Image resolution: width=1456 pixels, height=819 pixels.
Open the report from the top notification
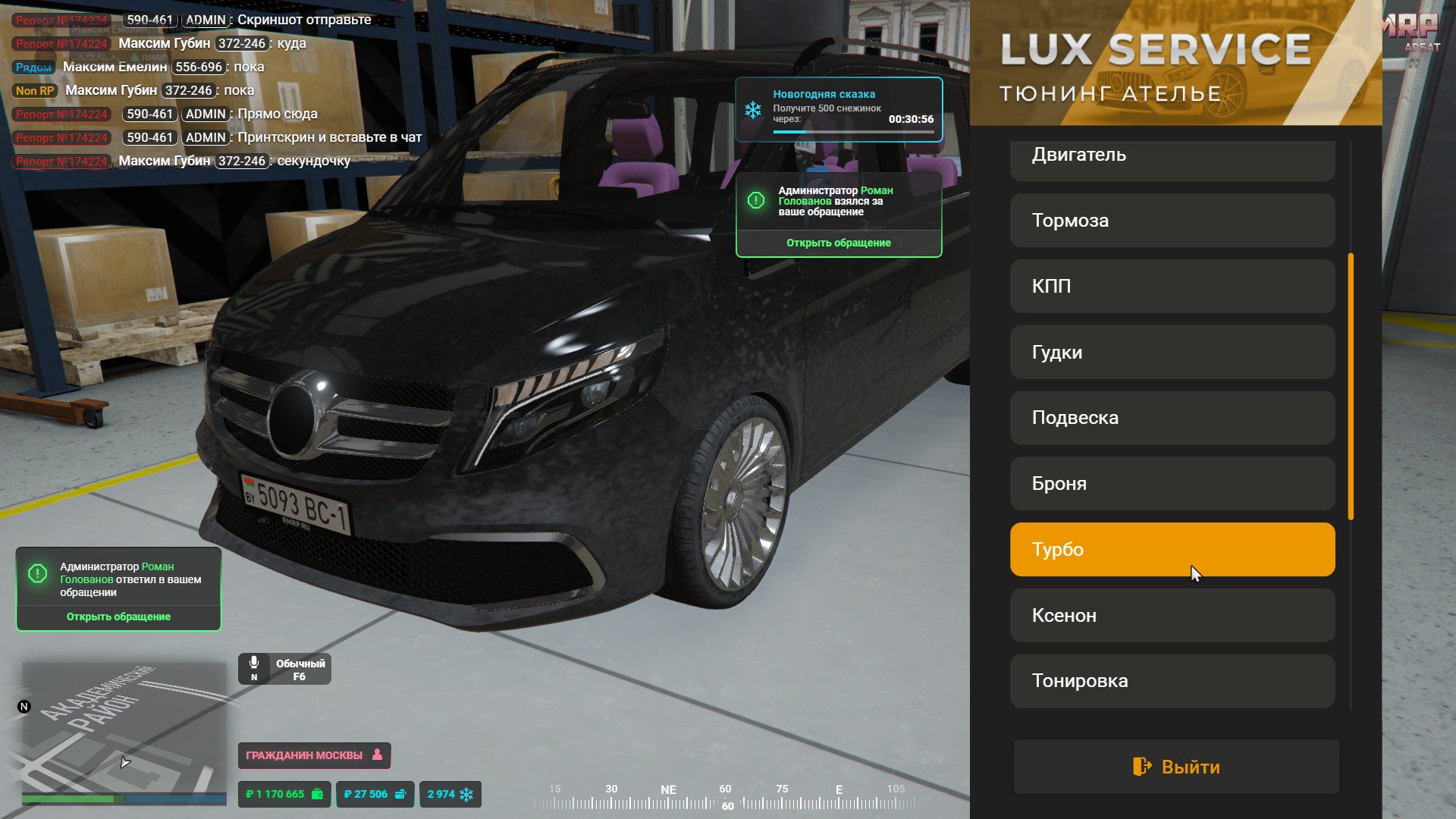(838, 243)
